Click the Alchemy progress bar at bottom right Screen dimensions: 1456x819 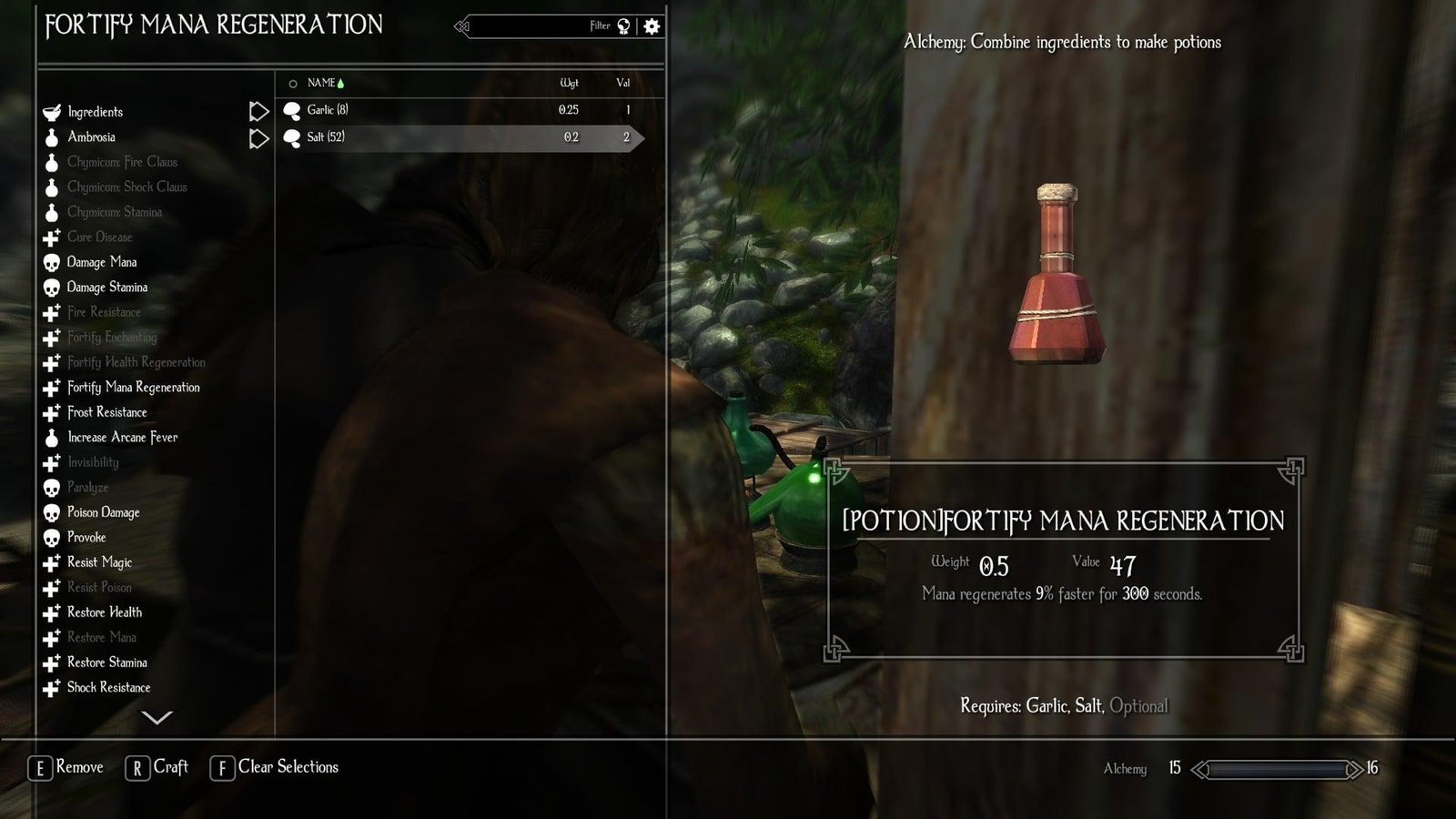click(x=1279, y=769)
